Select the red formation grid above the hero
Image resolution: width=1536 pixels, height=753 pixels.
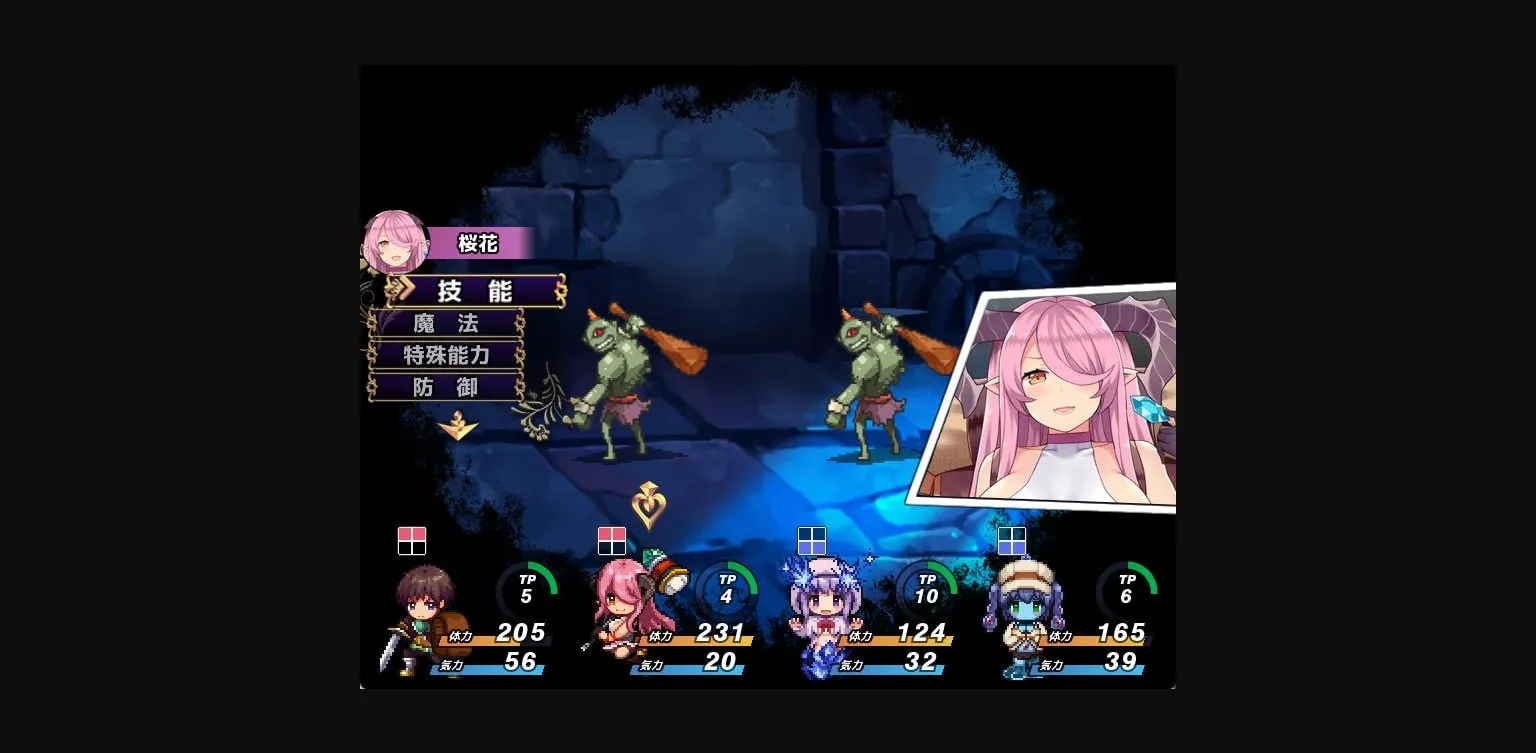point(413,541)
